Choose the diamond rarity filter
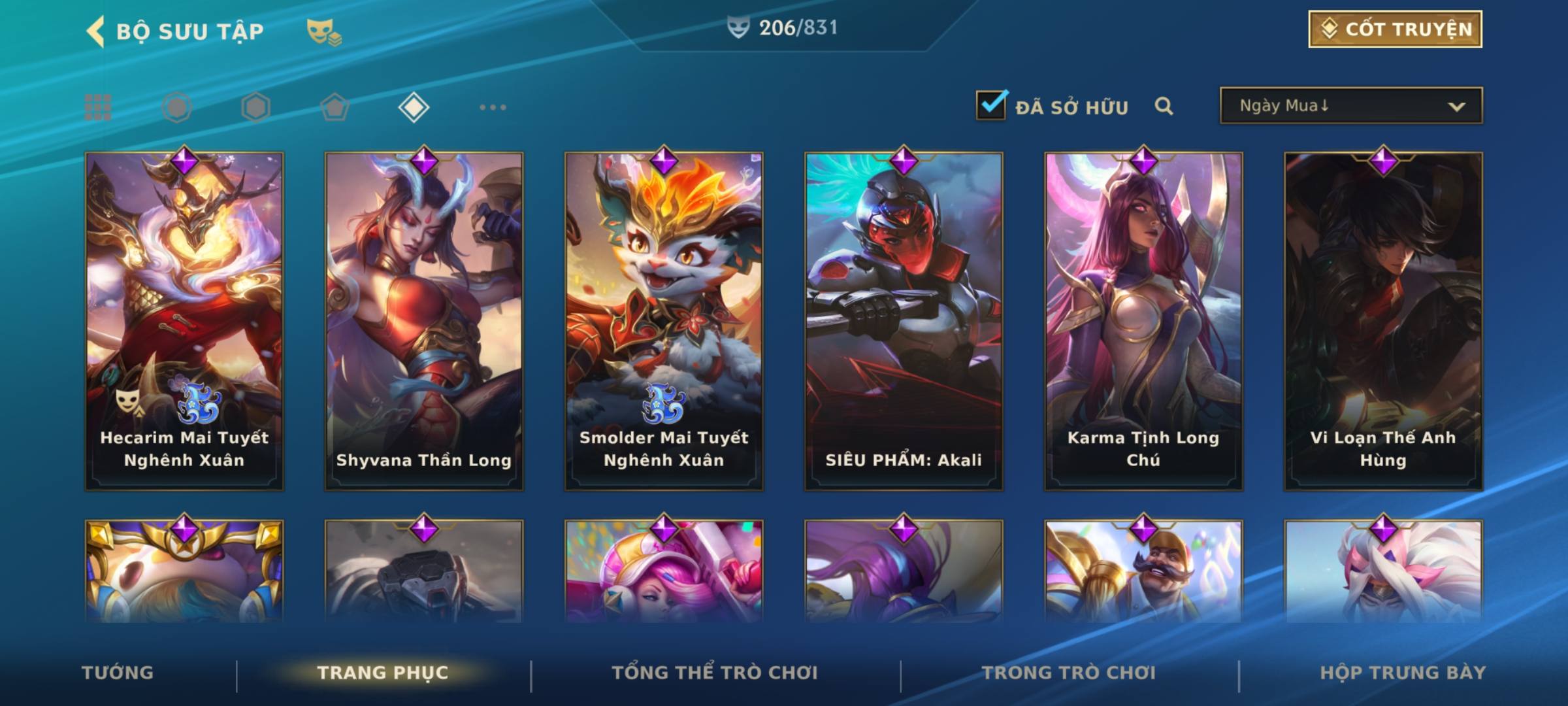 point(414,107)
